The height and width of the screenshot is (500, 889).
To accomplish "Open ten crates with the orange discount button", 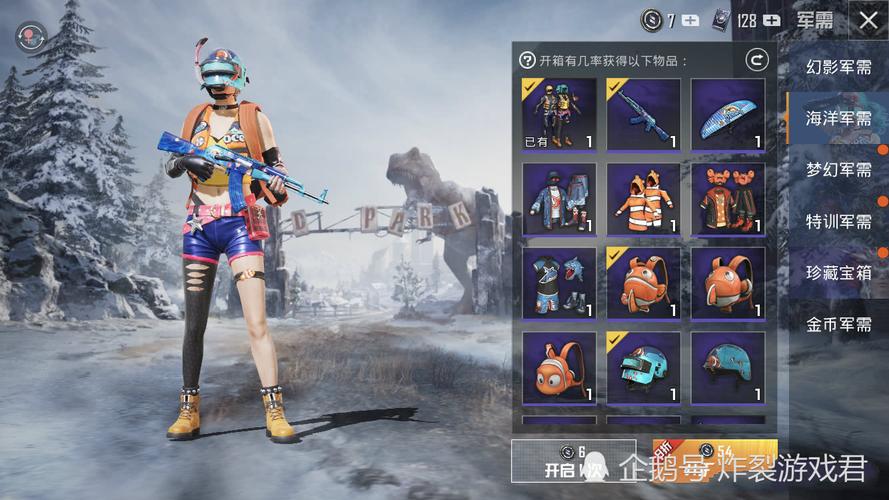I will pyautogui.click(x=714, y=461).
